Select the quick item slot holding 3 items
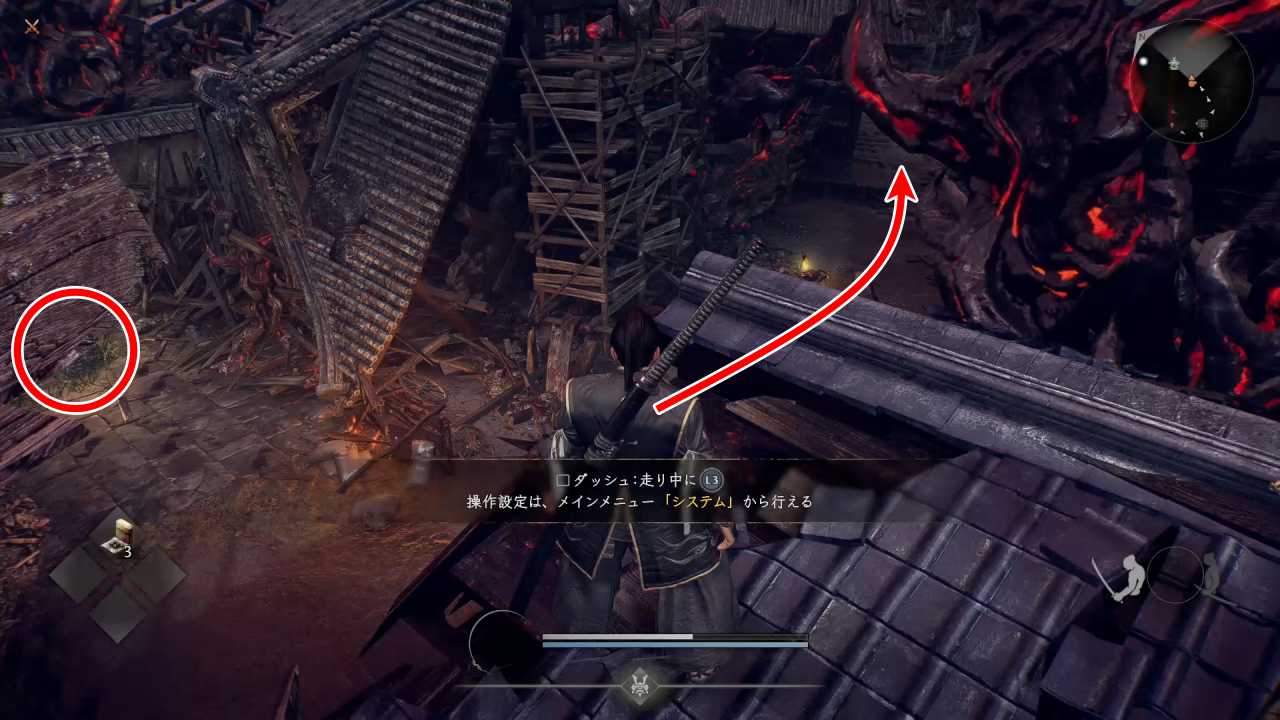Image resolution: width=1280 pixels, height=720 pixels. coord(119,541)
